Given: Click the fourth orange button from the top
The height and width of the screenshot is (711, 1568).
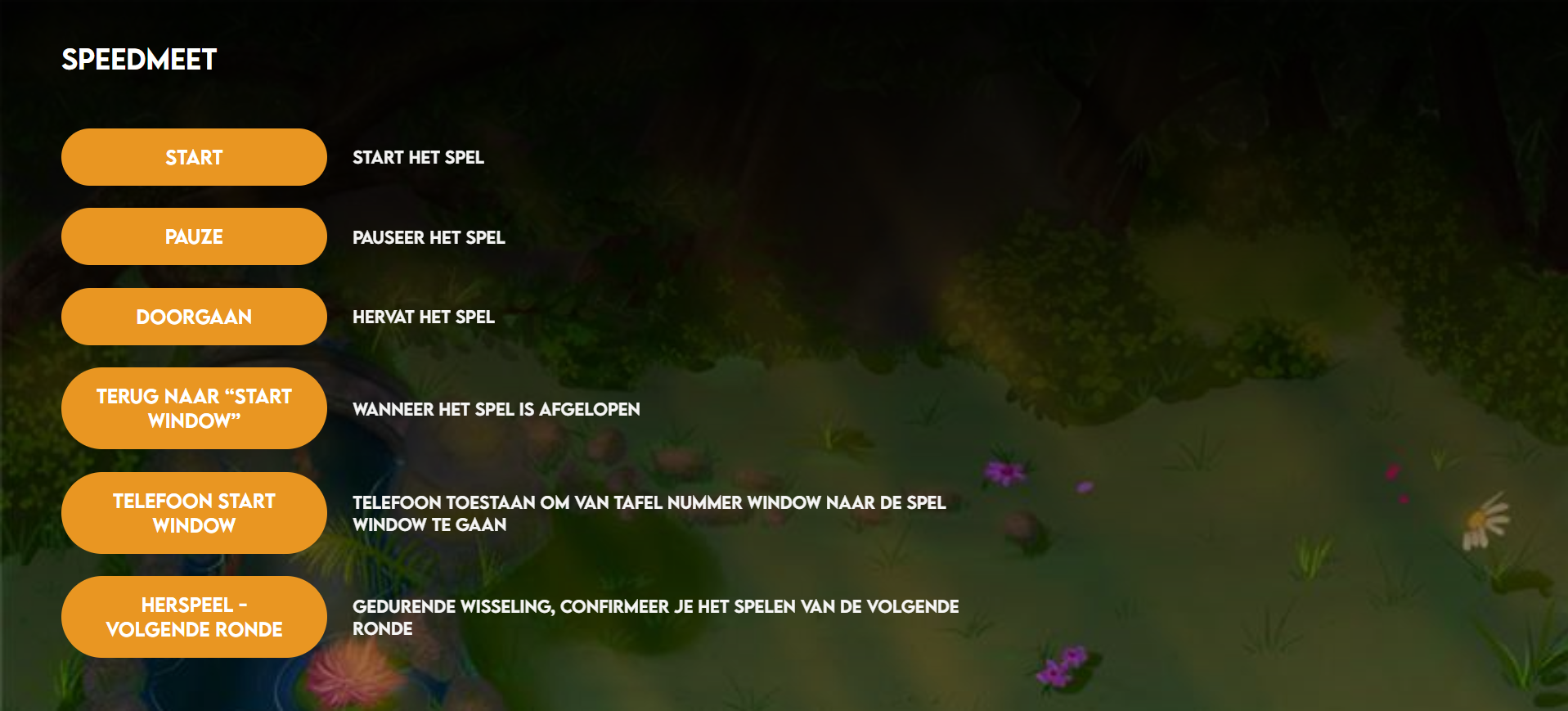Looking at the screenshot, I should [193, 408].
